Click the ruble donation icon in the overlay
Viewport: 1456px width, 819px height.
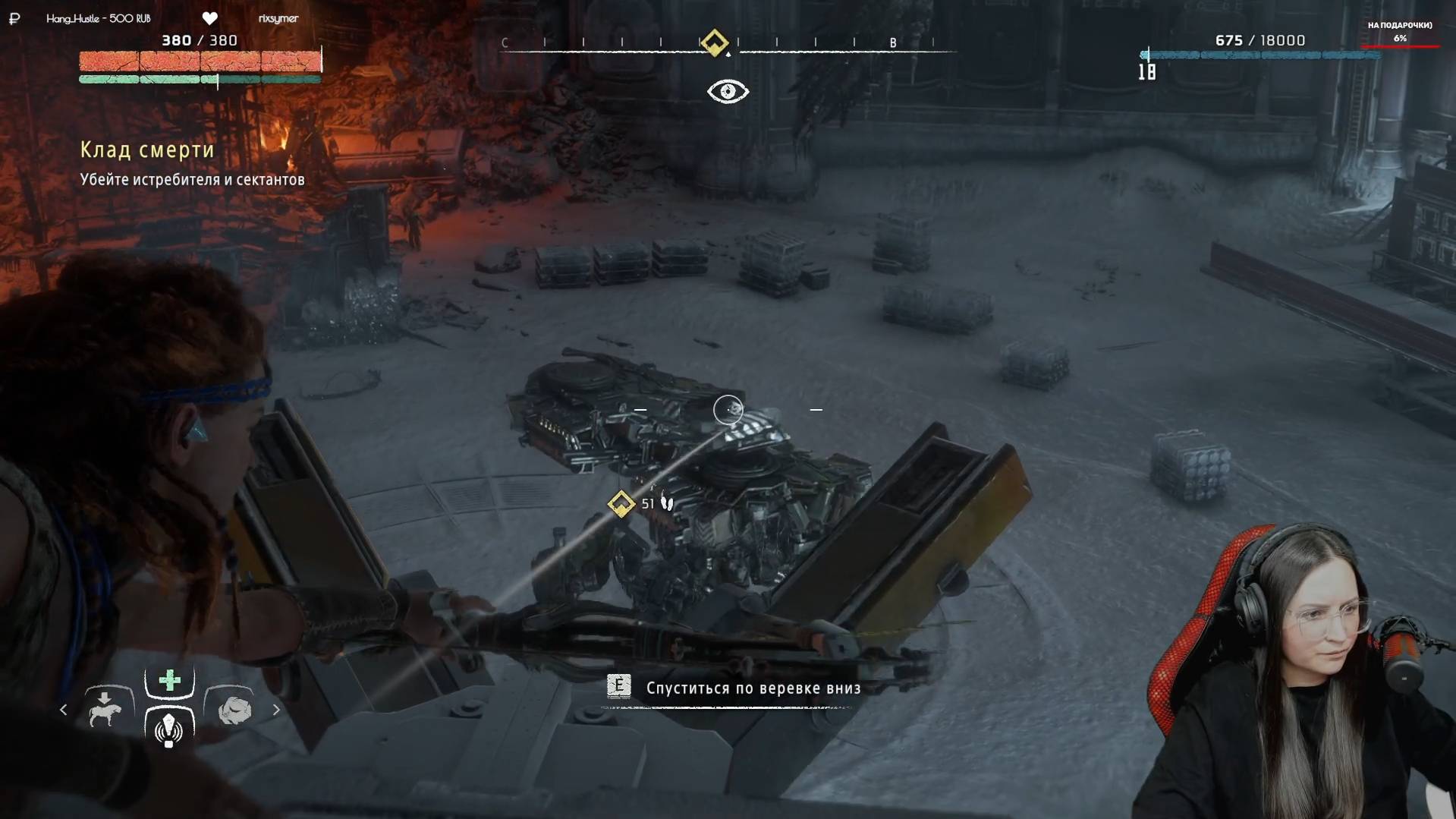point(14,18)
